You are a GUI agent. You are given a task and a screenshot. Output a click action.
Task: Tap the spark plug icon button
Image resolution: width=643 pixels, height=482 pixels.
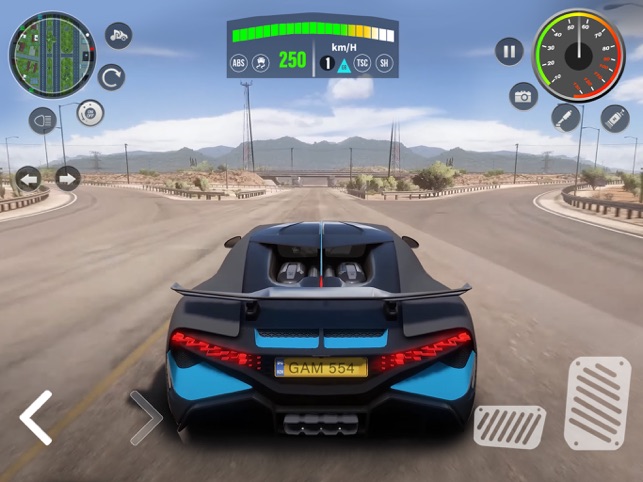coord(566,117)
